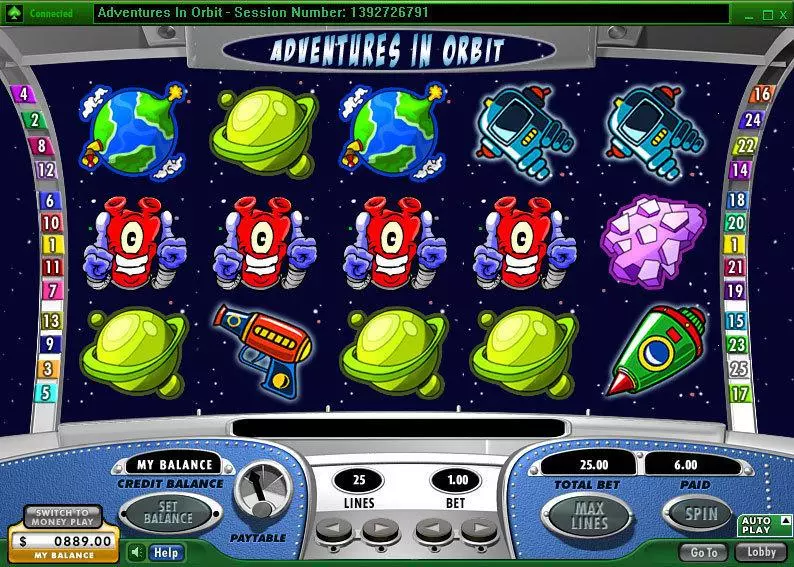Close the game window
The height and width of the screenshot is (567, 794).
781,14
